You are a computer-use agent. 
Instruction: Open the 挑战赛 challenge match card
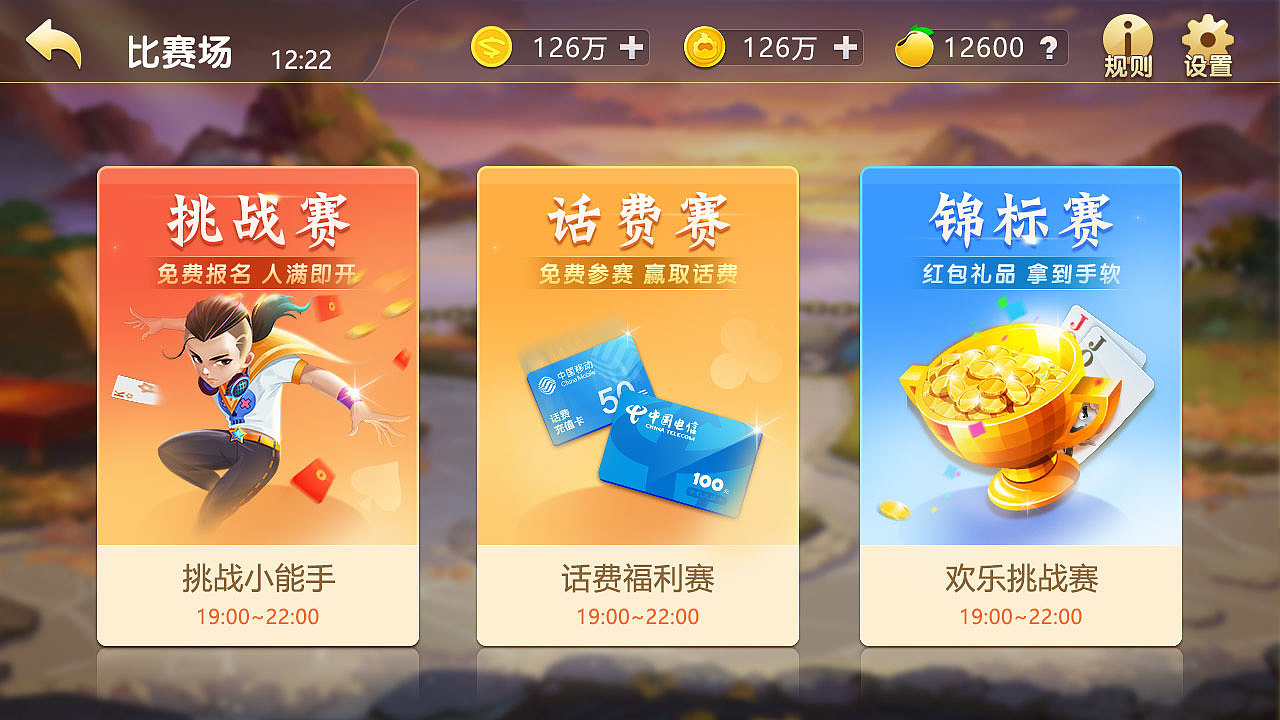pos(258,400)
